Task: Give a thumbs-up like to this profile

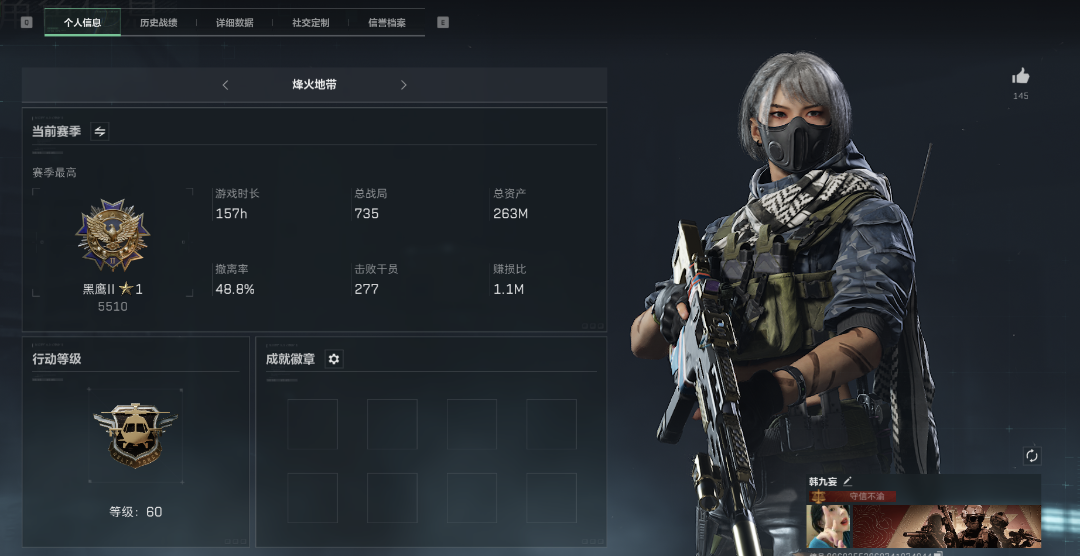Action: (x=1020, y=76)
